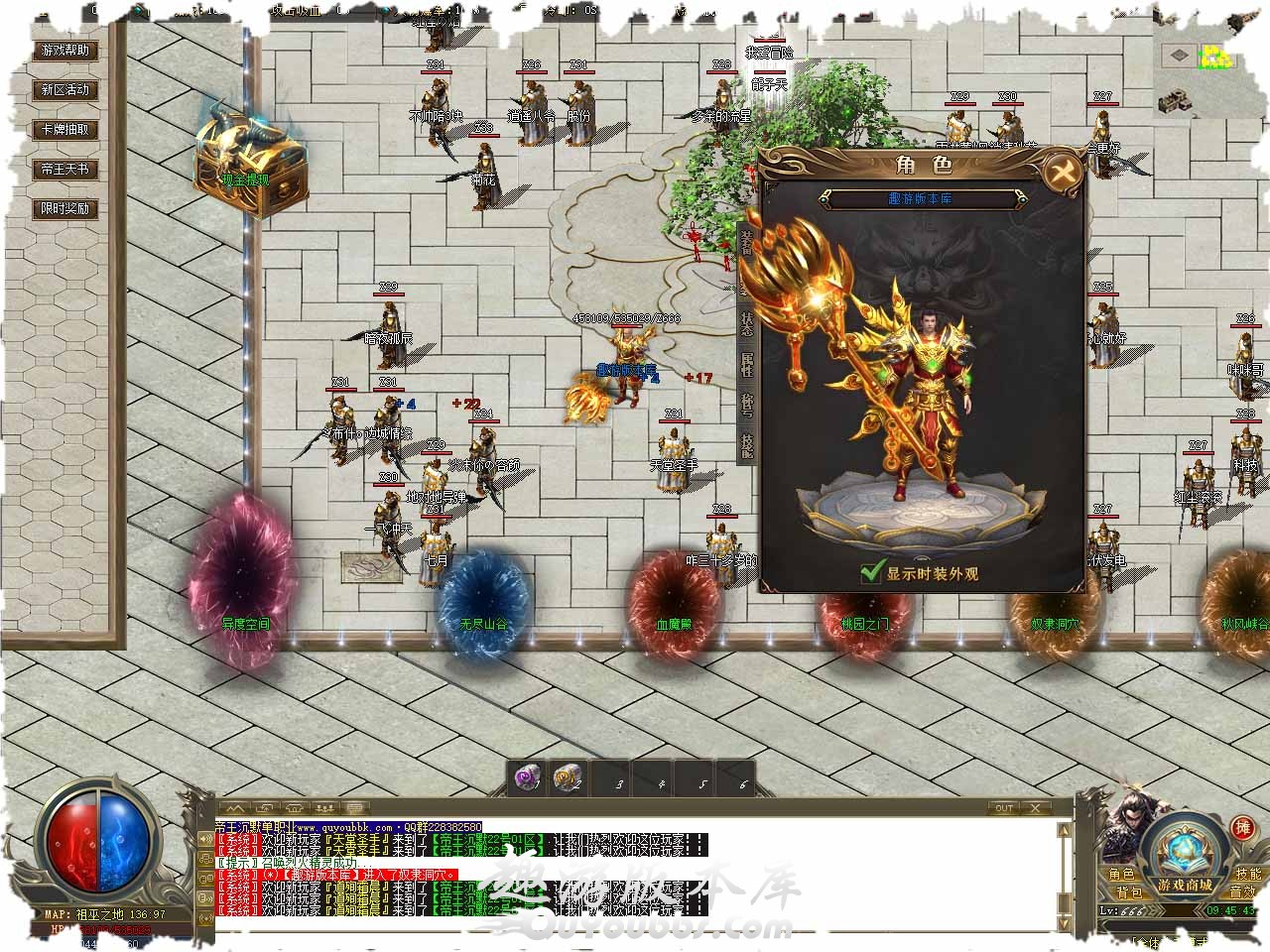
Task: Click the red 摊 stall icon
Action: [x=1240, y=827]
